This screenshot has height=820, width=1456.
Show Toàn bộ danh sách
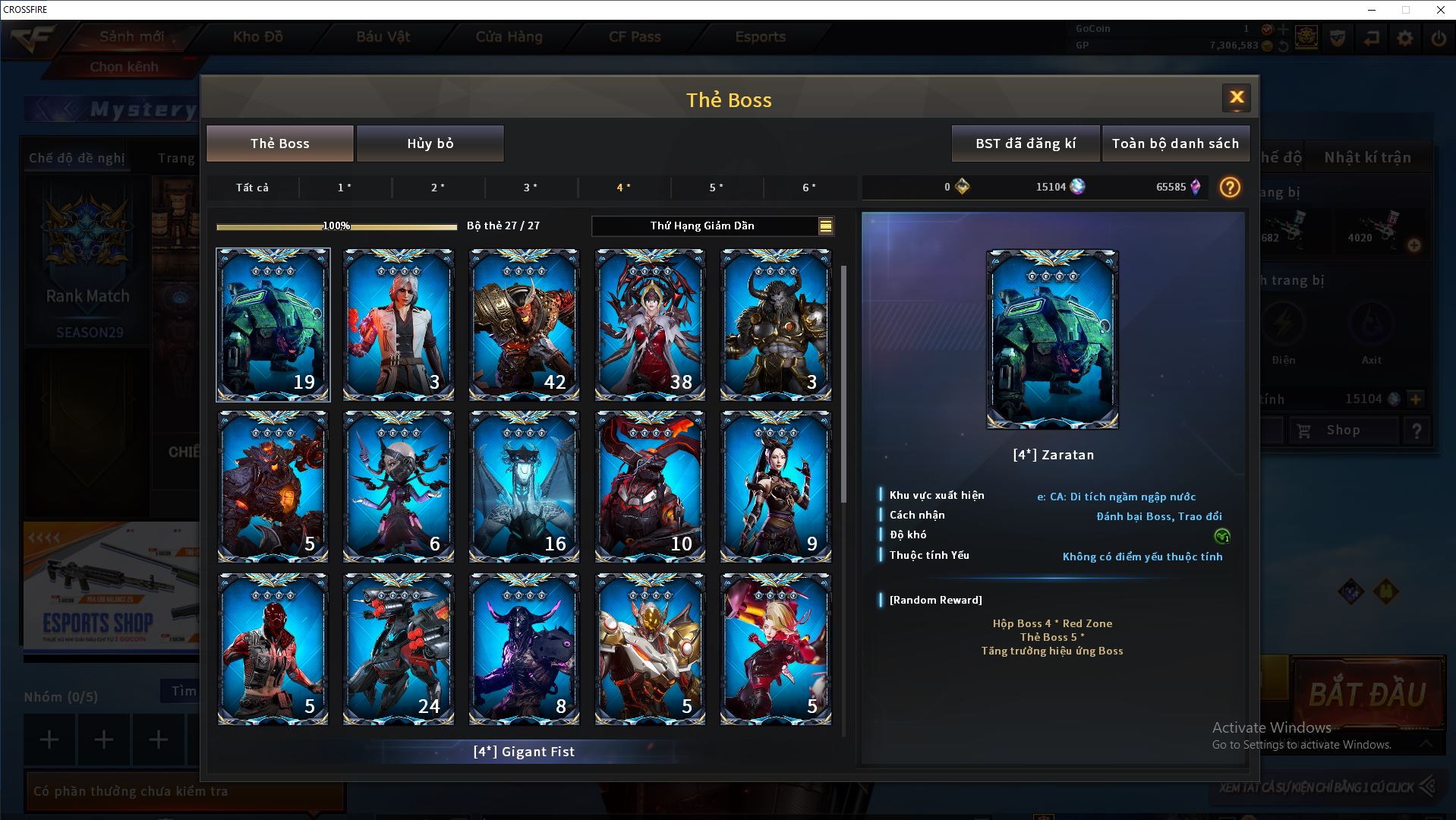1174,143
